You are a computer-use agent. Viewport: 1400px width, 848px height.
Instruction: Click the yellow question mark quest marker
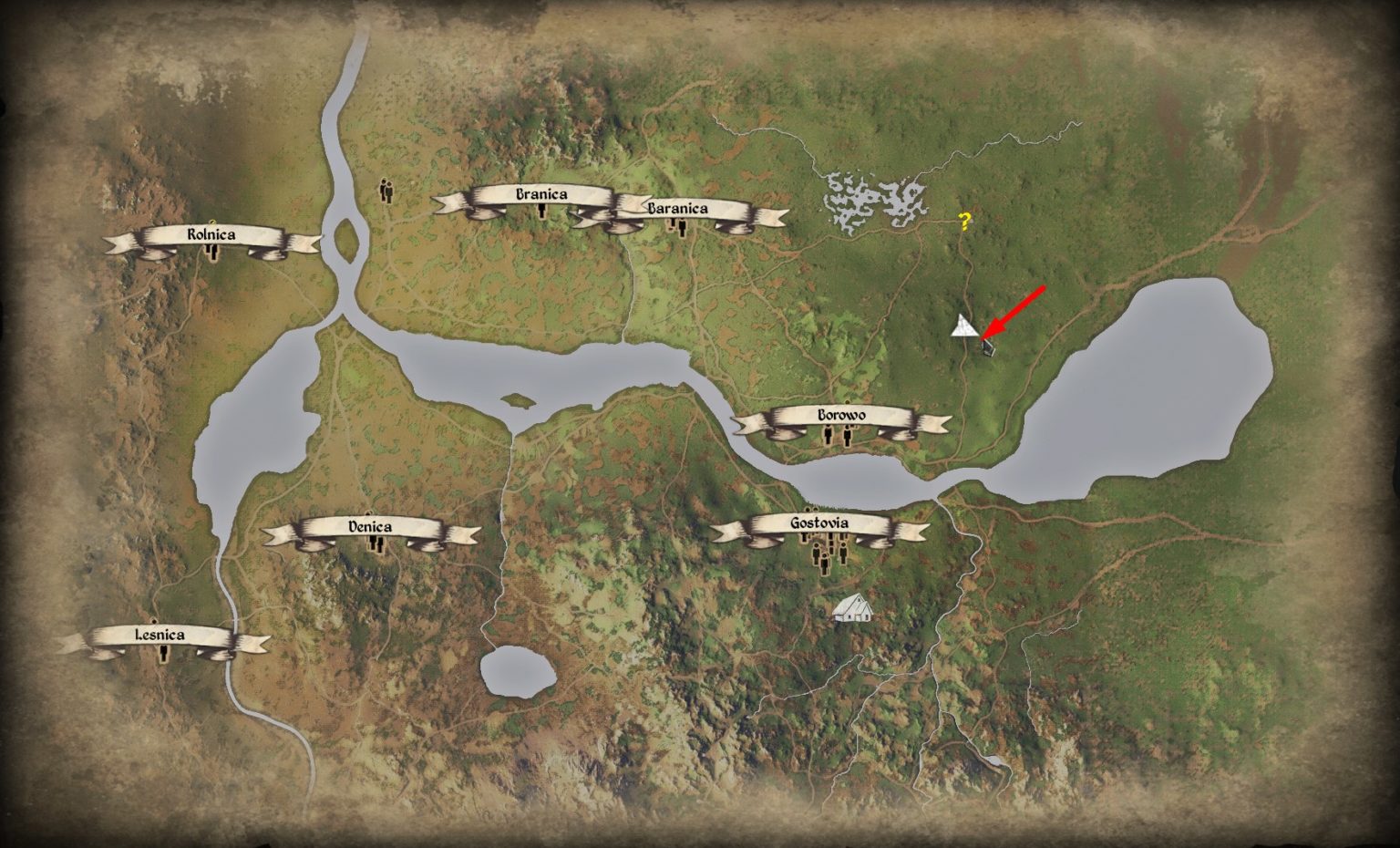pos(963,221)
